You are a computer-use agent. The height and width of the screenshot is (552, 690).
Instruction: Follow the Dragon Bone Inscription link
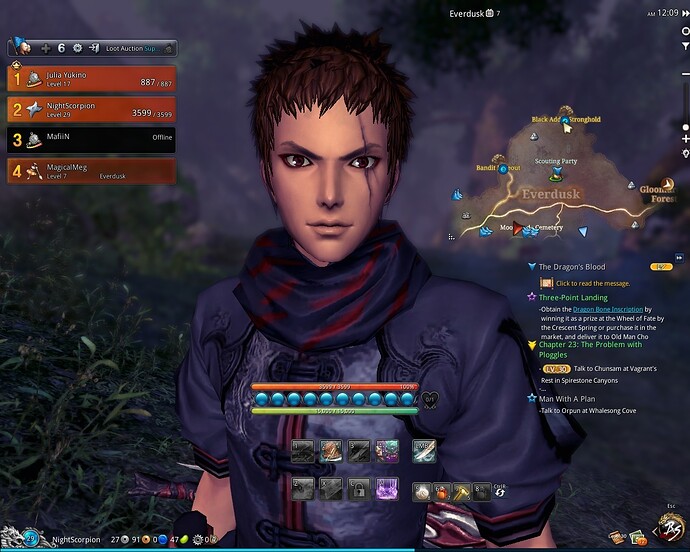608,310
